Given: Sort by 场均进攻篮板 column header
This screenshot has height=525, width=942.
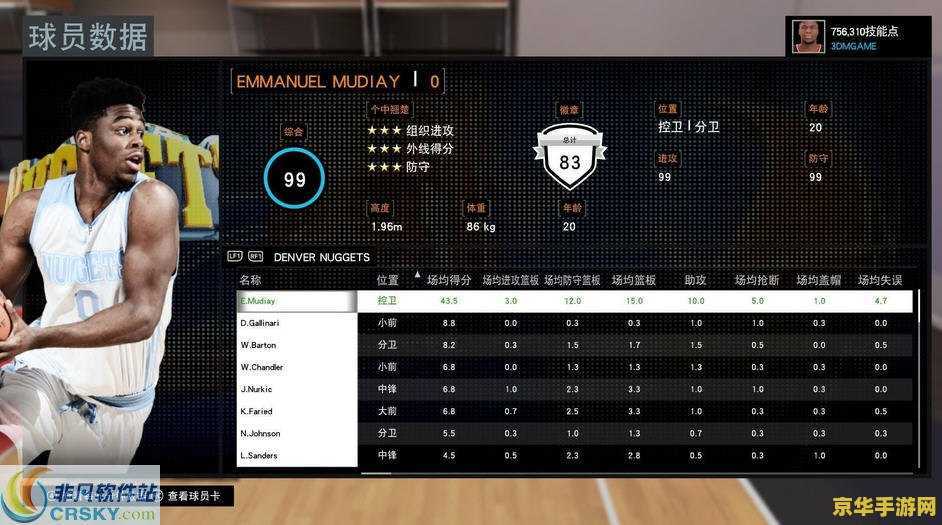Looking at the screenshot, I should tap(510, 280).
